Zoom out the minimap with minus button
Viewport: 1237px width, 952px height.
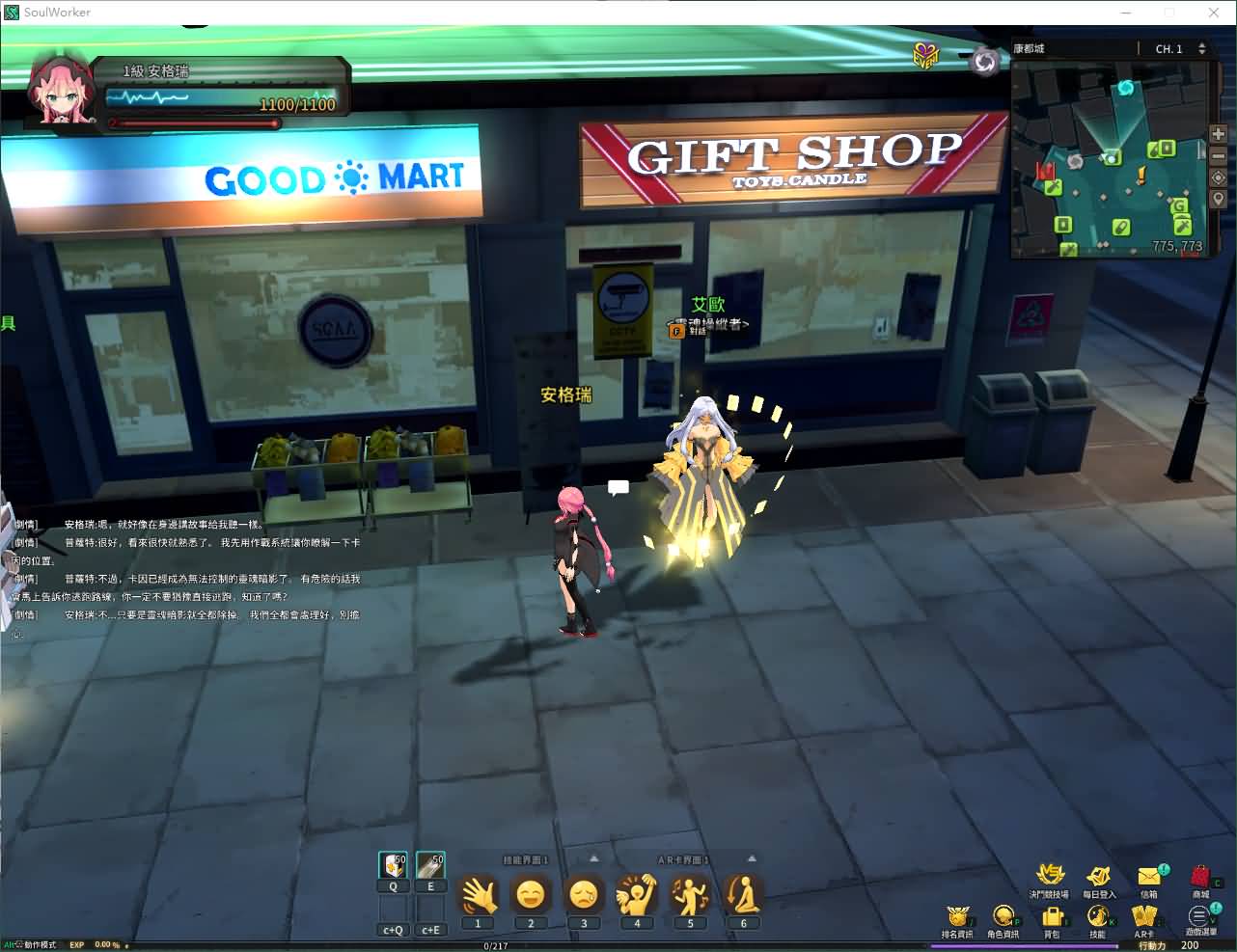(1219, 155)
